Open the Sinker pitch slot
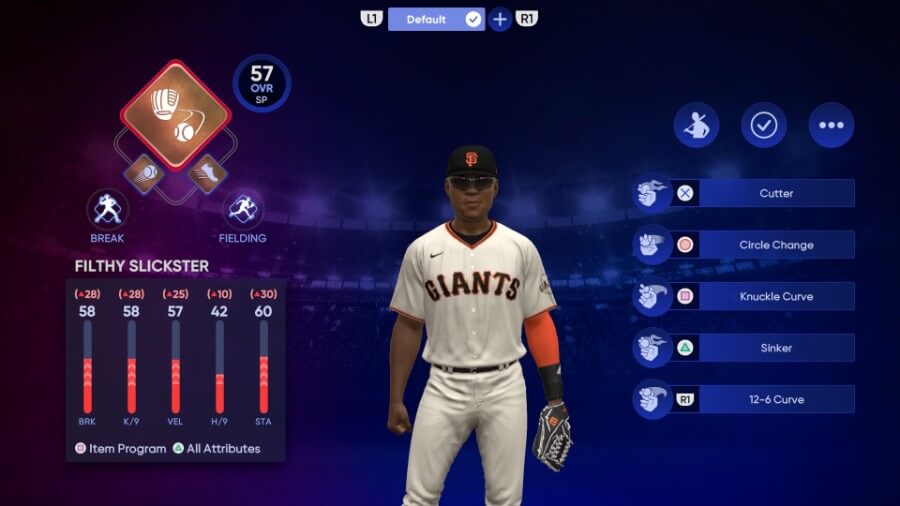900x506 pixels. 776,348
